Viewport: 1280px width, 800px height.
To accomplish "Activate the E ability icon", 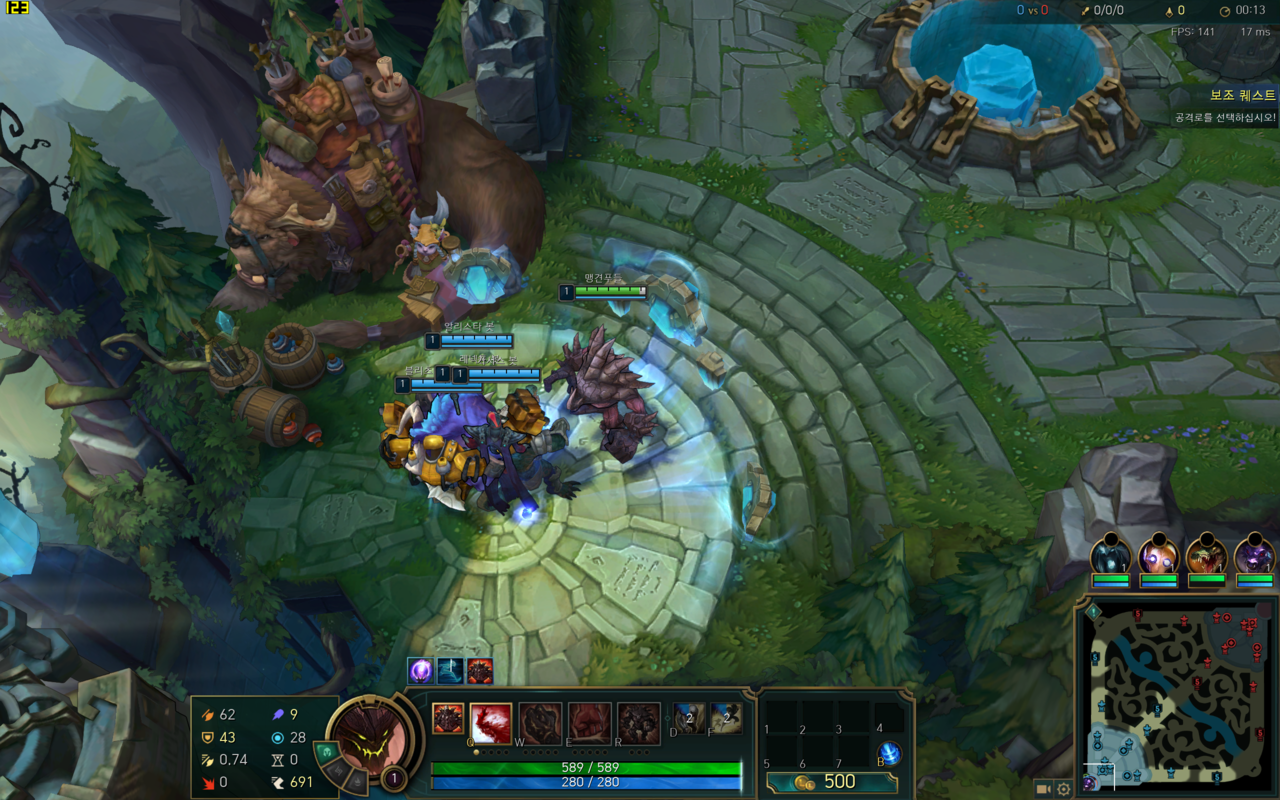I will click(x=589, y=724).
